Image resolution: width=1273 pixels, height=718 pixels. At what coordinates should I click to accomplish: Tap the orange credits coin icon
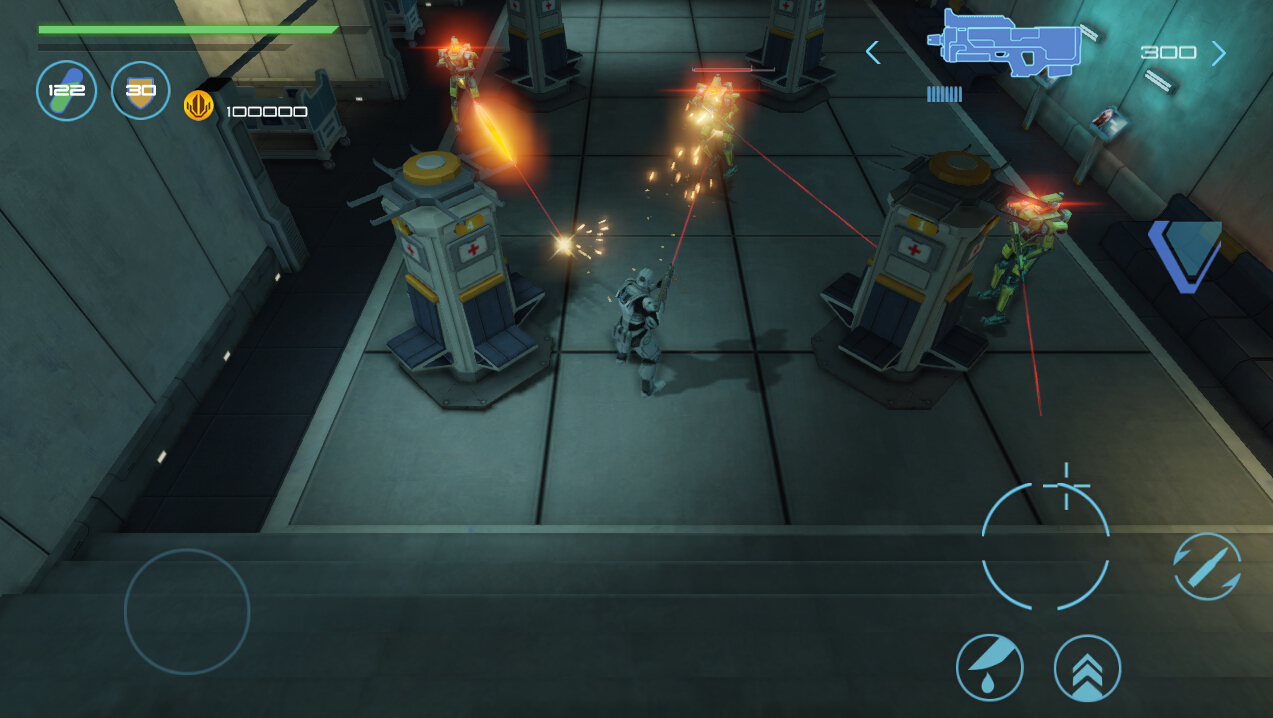(x=198, y=106)
